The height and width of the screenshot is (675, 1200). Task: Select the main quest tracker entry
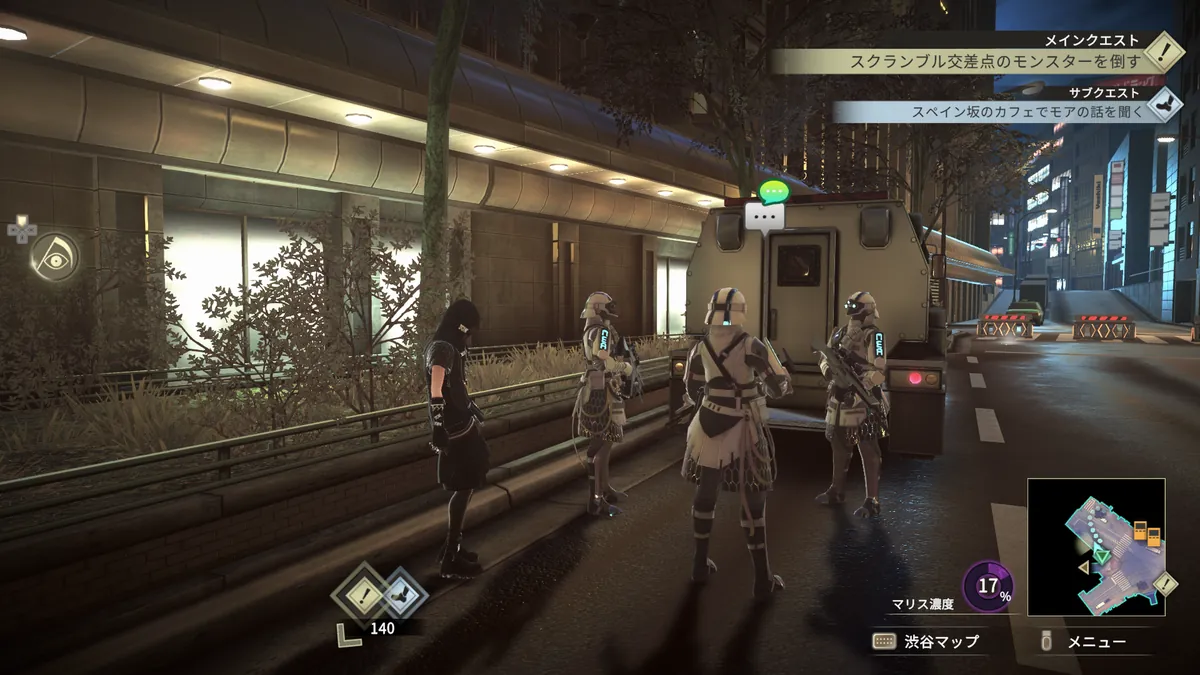click(994, 61)
